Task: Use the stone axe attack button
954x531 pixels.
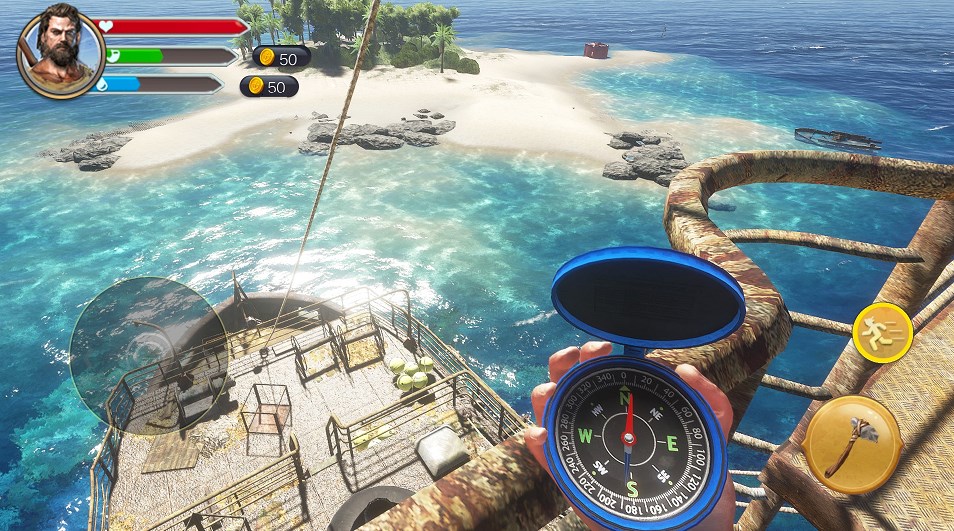Action: click(x=852, y=444)
